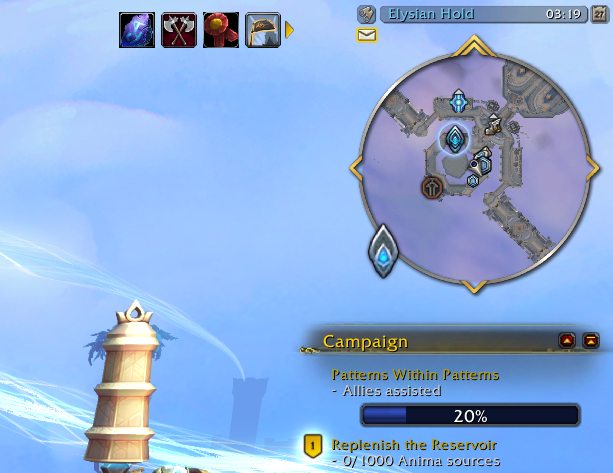
Task: Click the blue crystal buff icon
Action: (x=136, y=30)
